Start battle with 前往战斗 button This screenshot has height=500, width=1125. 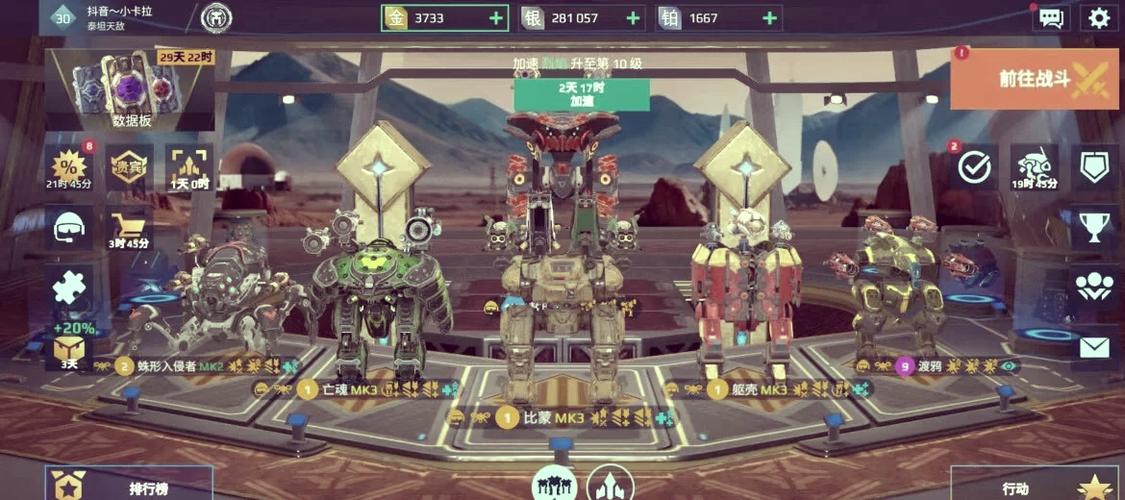(1034, 79)
